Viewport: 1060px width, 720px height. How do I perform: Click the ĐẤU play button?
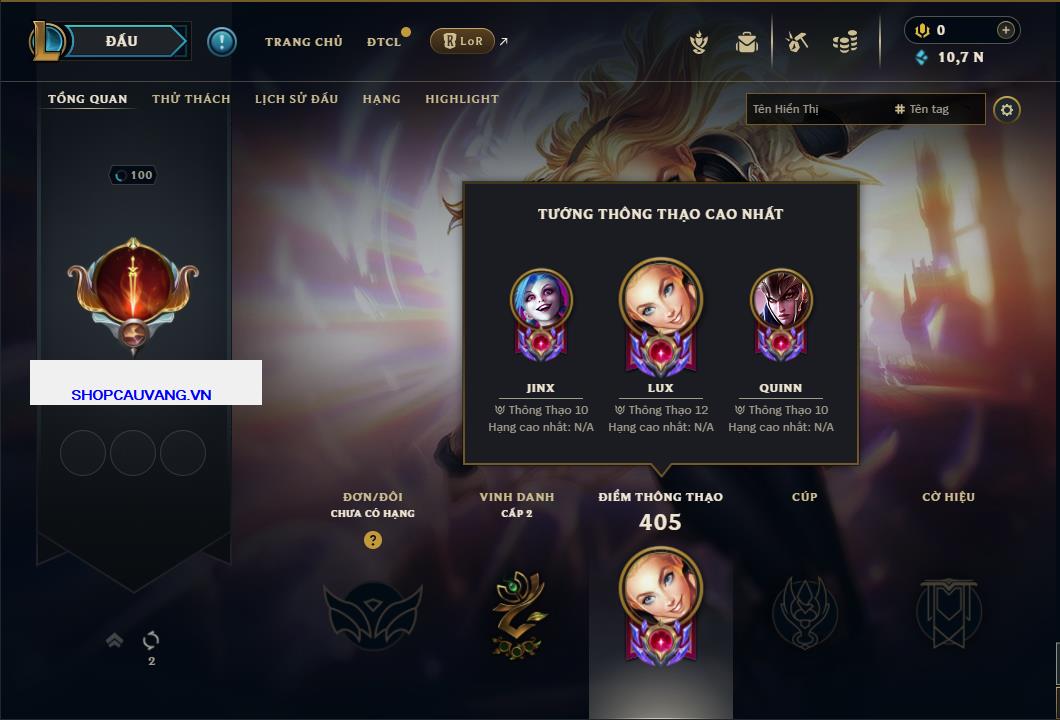click(120, 41)
